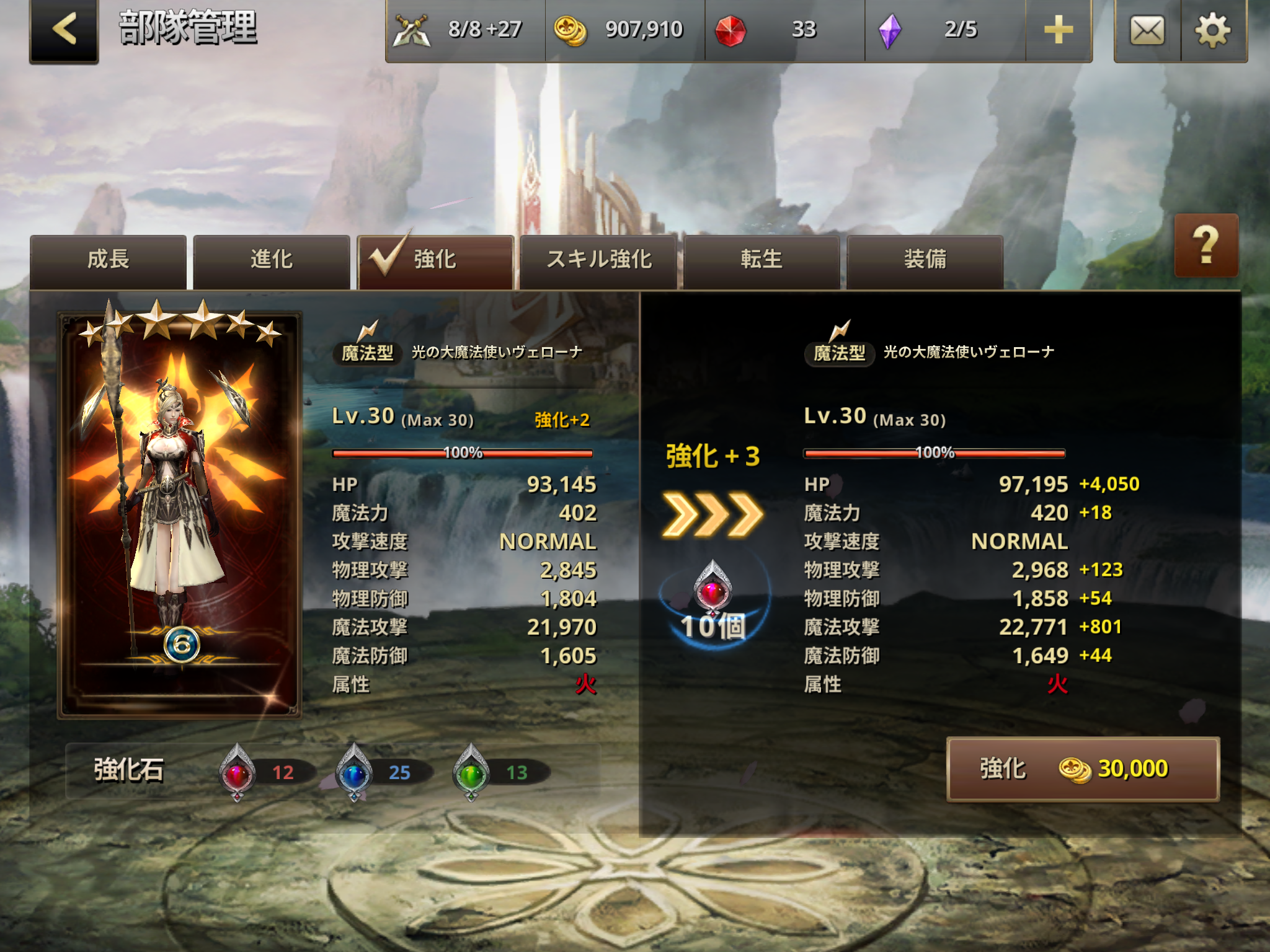Click the blue enhancement stone icon
1270x952 pixels.
pyautogui.click(x=354, y=772)
